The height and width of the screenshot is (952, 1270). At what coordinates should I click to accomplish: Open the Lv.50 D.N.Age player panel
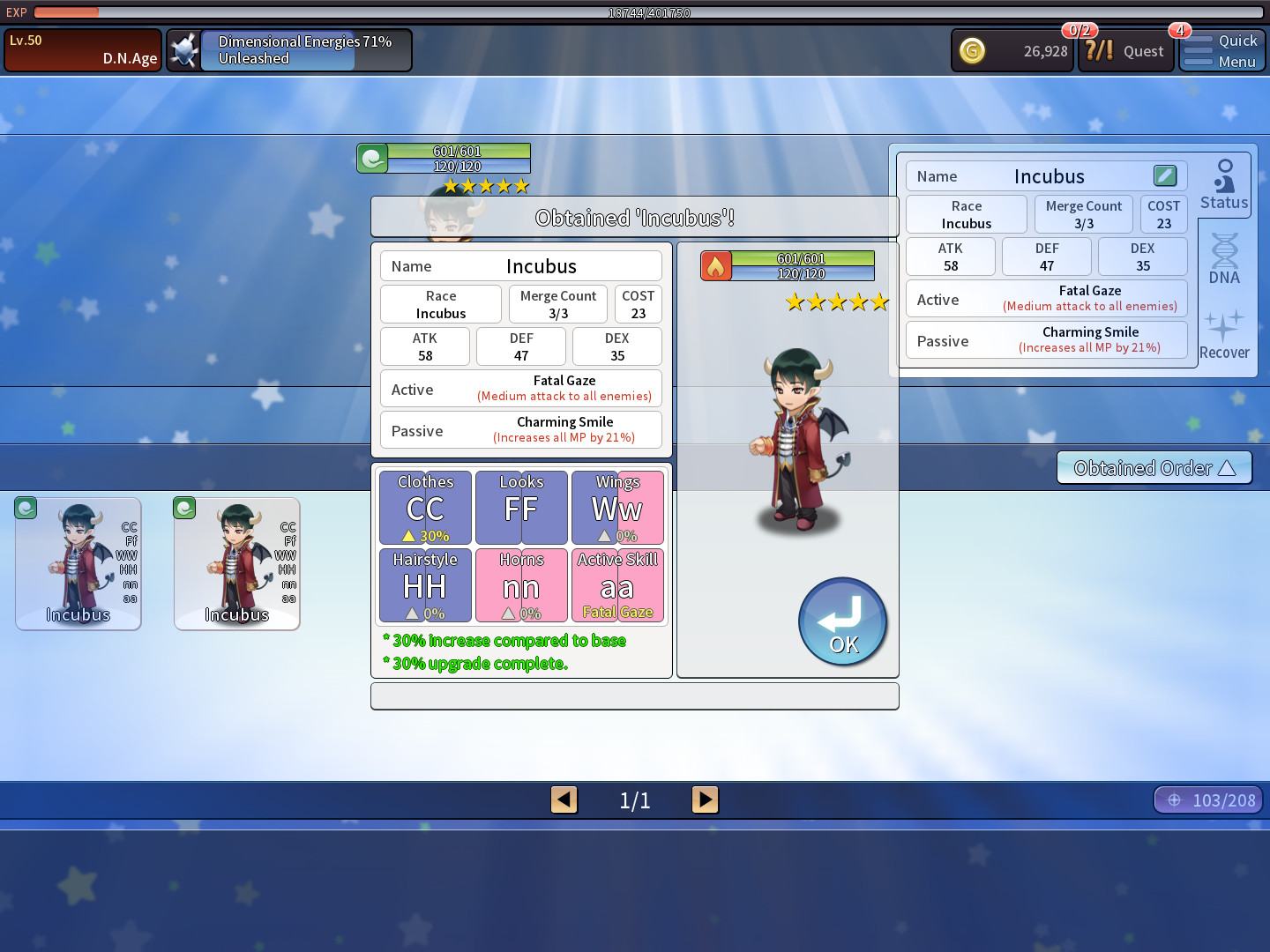(83, 50)
